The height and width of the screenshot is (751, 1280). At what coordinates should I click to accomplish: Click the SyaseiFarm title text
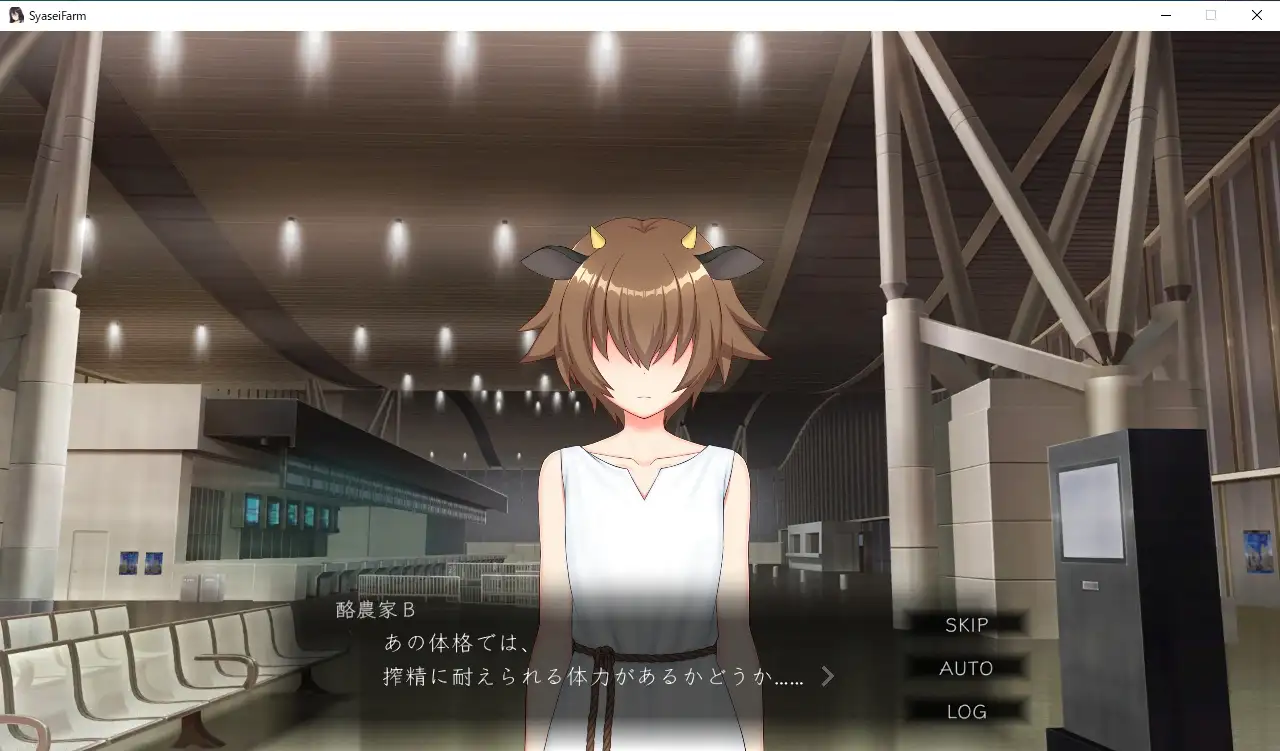58,14
